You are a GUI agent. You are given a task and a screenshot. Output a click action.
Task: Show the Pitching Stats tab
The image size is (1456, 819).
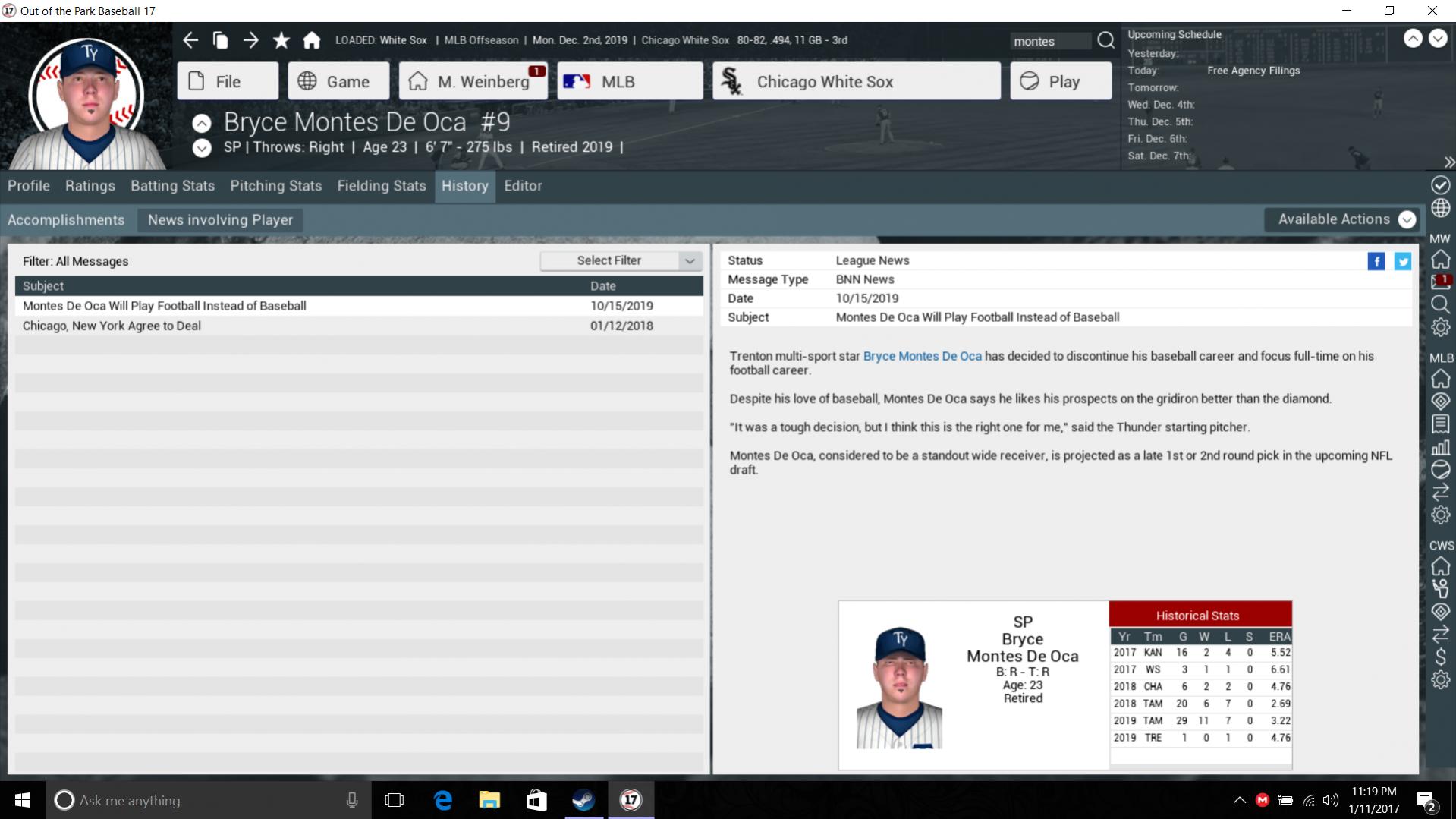tap(275, 186)
